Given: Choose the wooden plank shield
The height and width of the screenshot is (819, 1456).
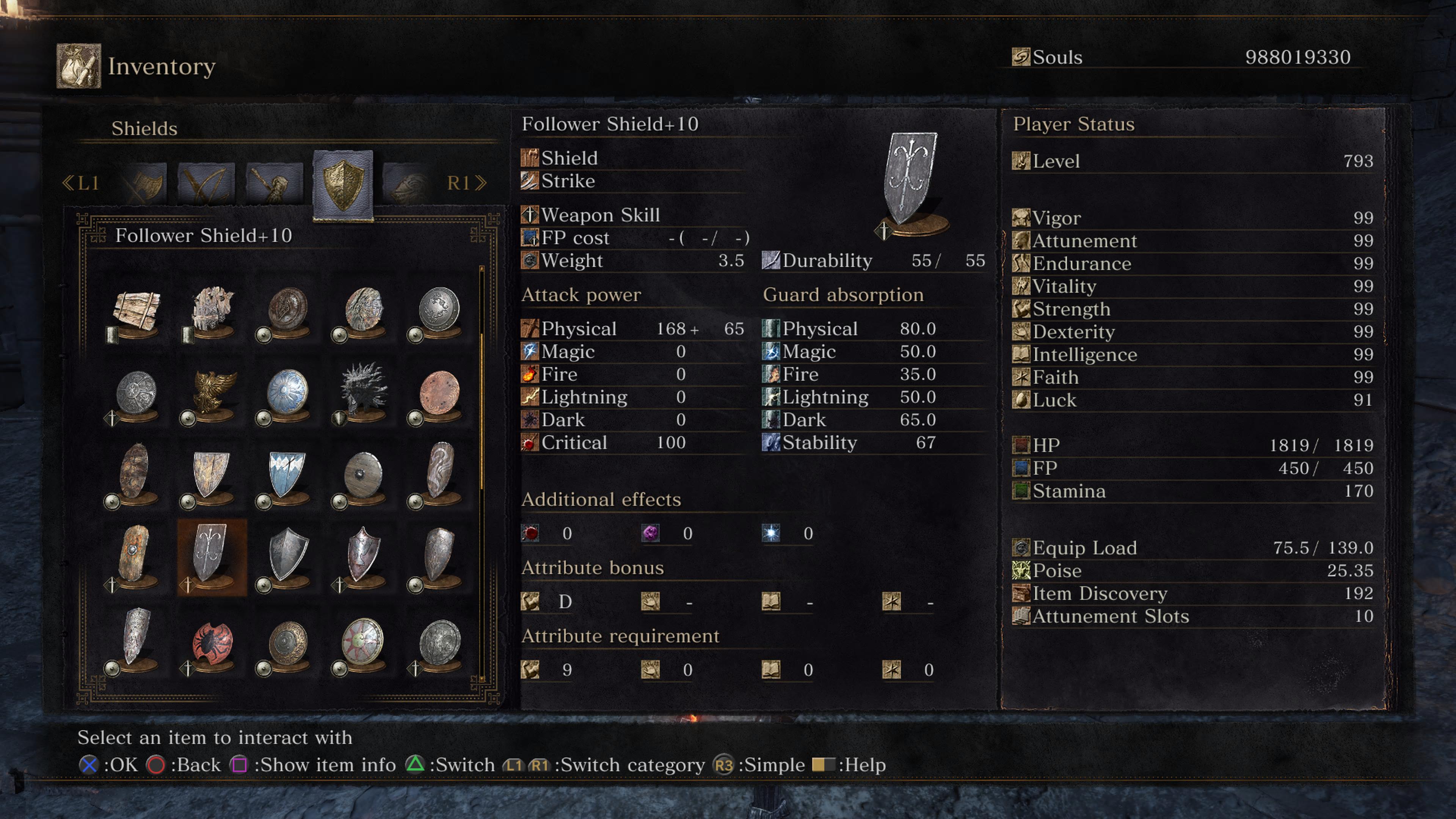Looking at the screenshot, I should (x=136, y=311).
